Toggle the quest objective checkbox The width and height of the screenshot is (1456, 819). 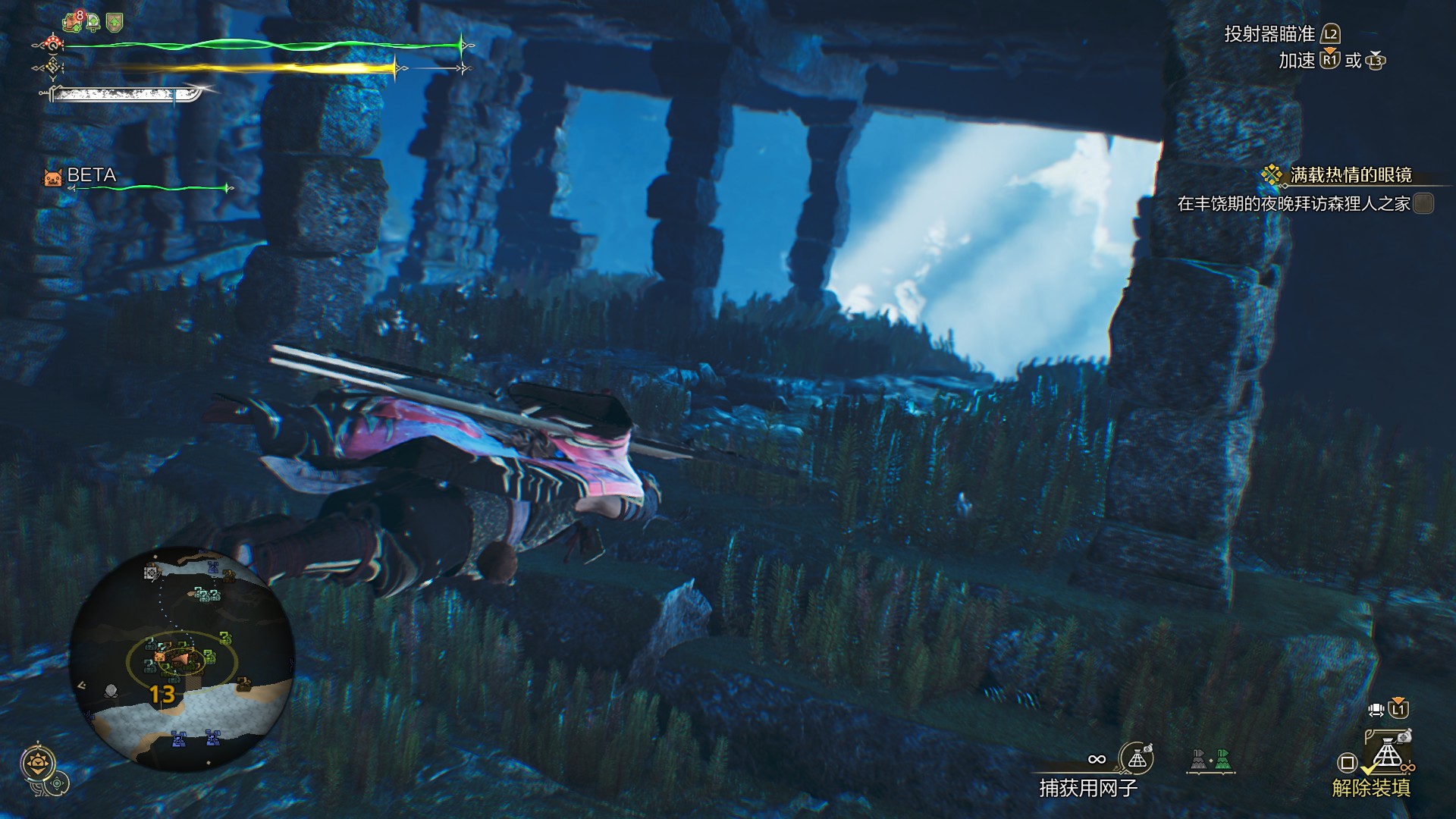pos(1423,203)
